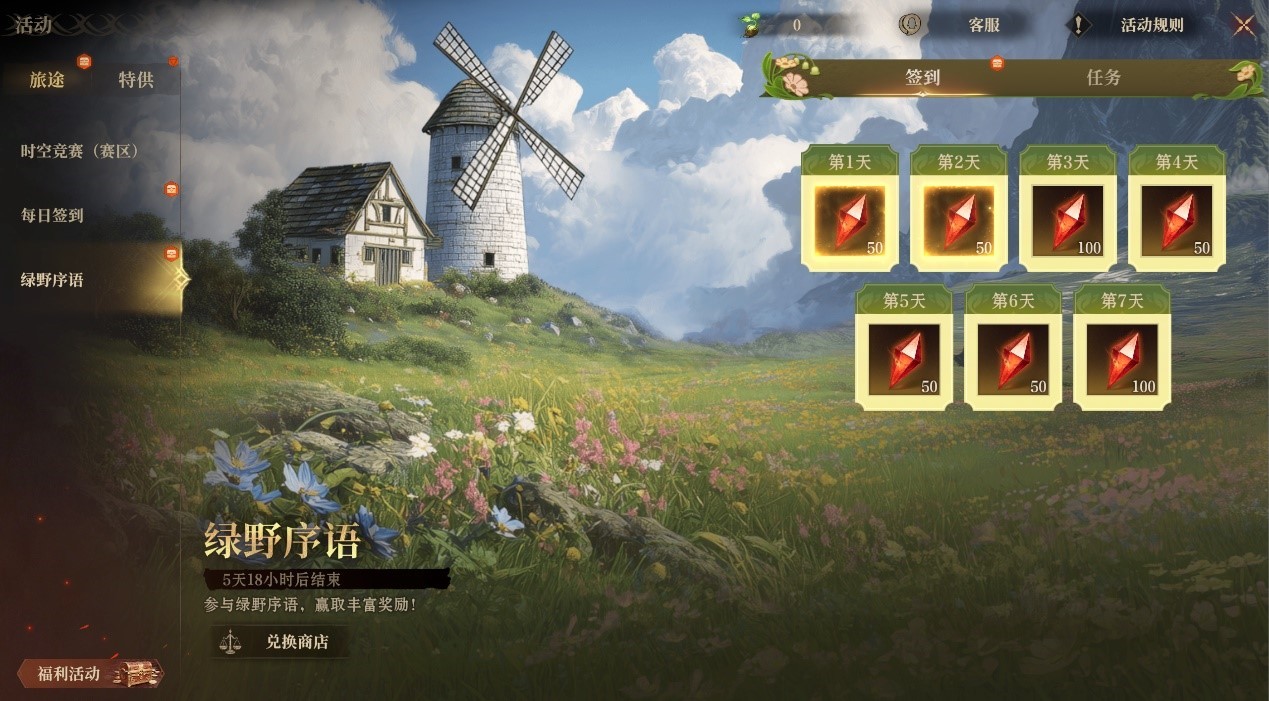Show the 活动规则 event rules
Image resolution: width=1269 pixels, height=701 pixels.
point(1139,25)
